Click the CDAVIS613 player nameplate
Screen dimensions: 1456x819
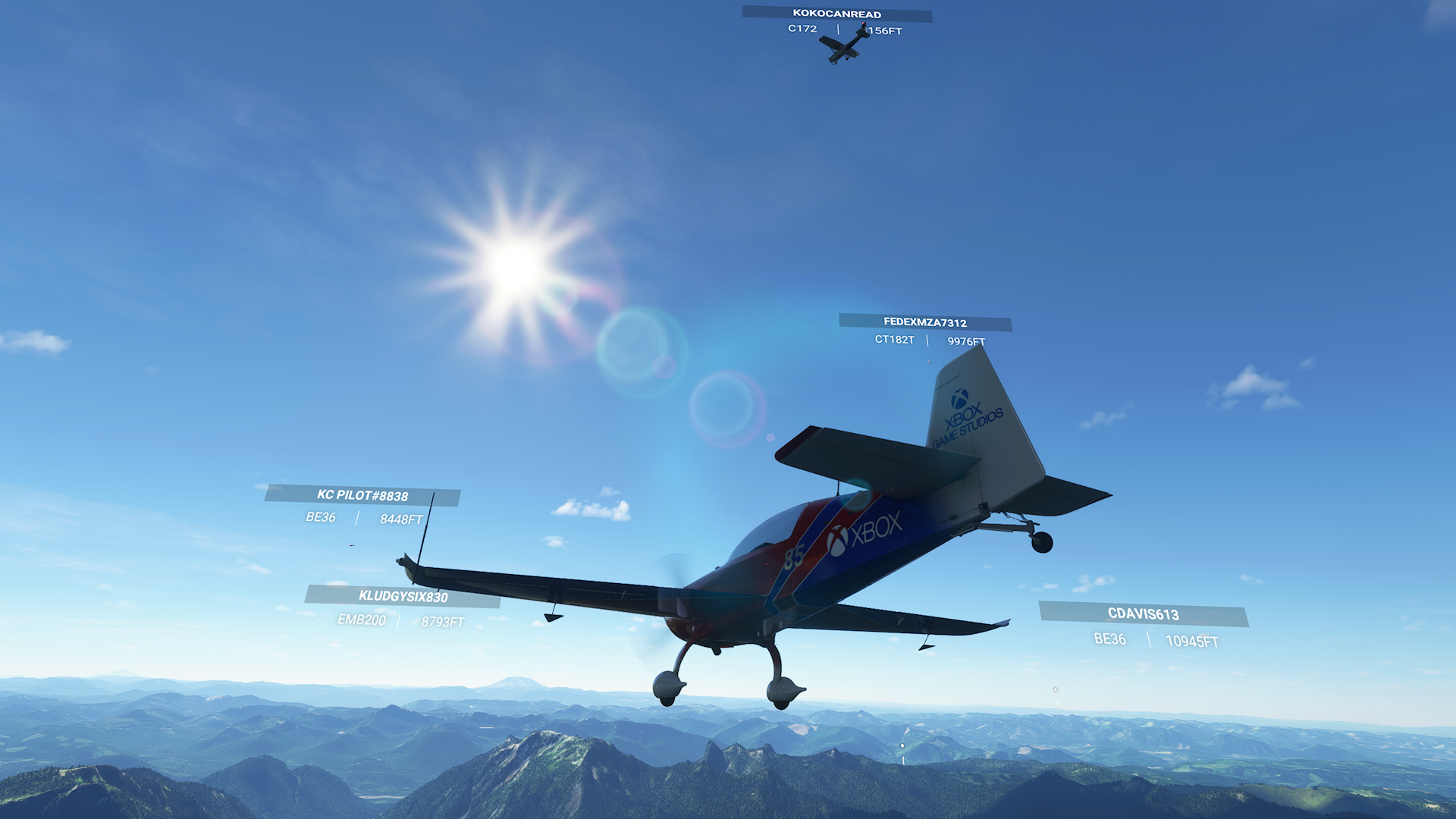1143,614
